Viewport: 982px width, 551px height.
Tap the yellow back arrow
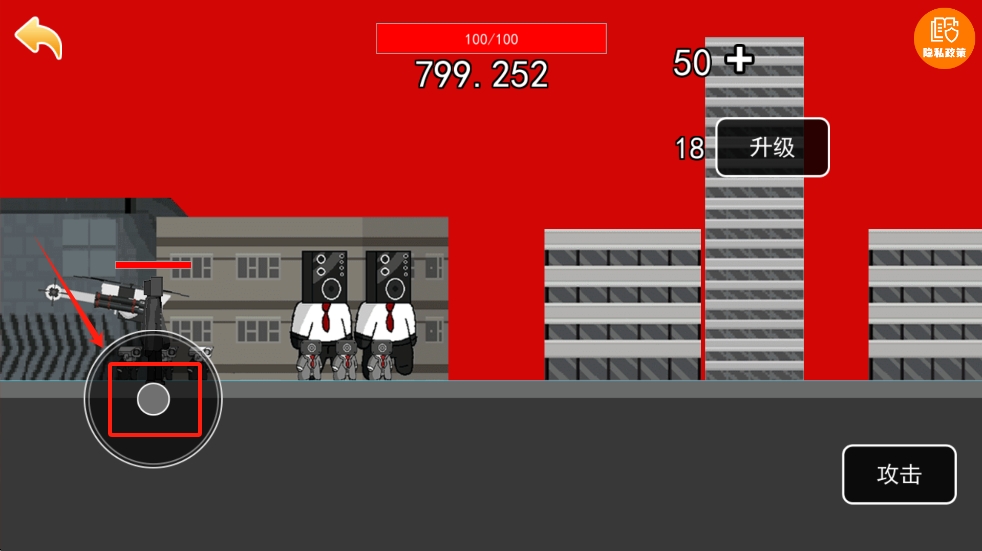coord(38,38)
